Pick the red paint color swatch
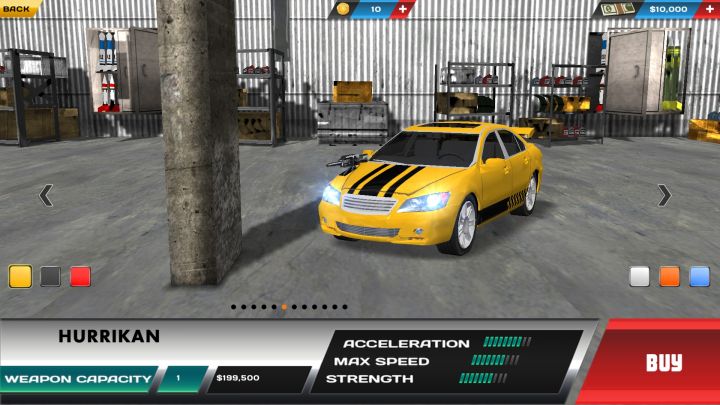The width and height of the screenshot is (720, 405). [x=80, y=276]
